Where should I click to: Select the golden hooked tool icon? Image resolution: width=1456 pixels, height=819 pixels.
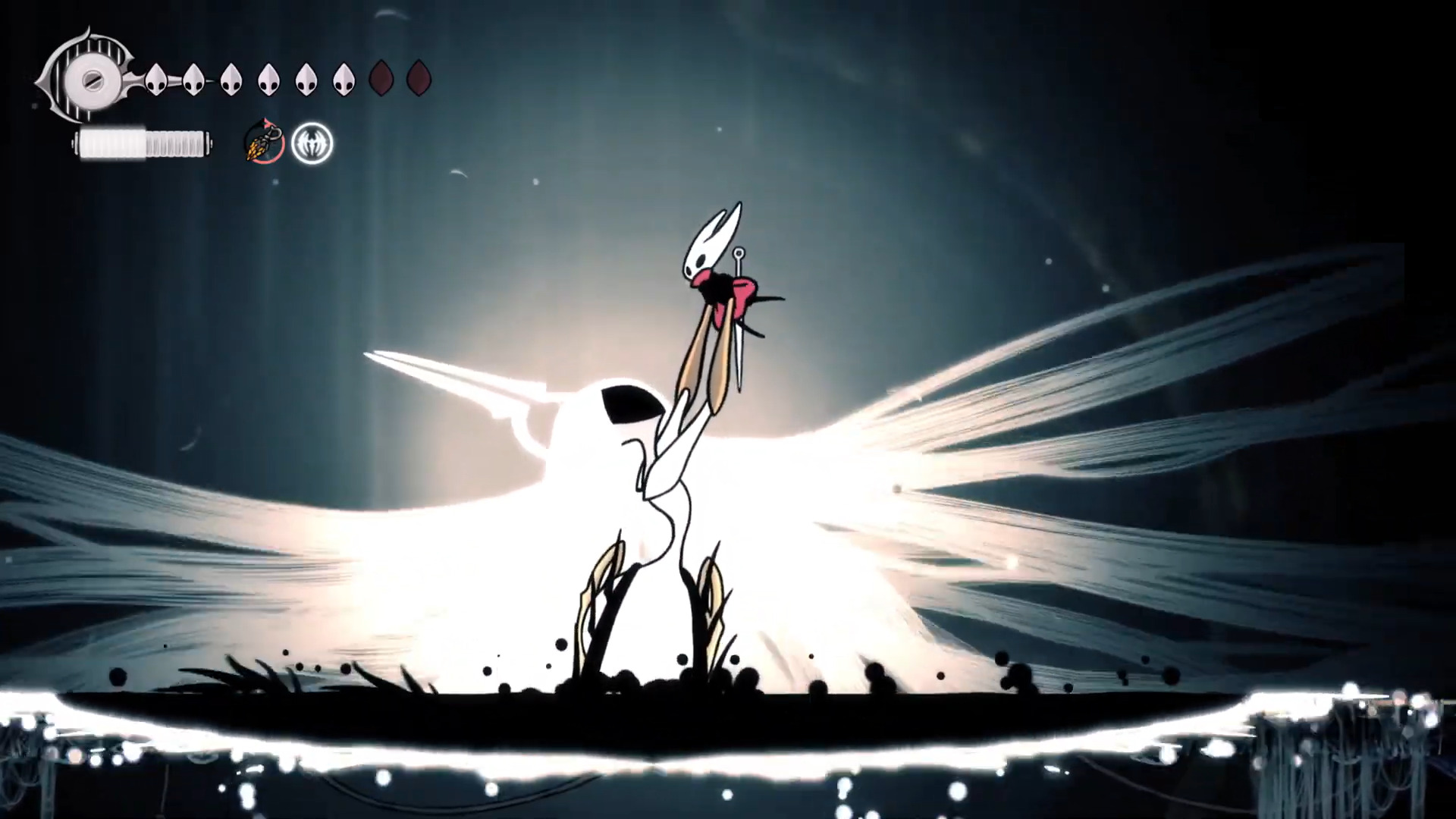click(264, 143)
